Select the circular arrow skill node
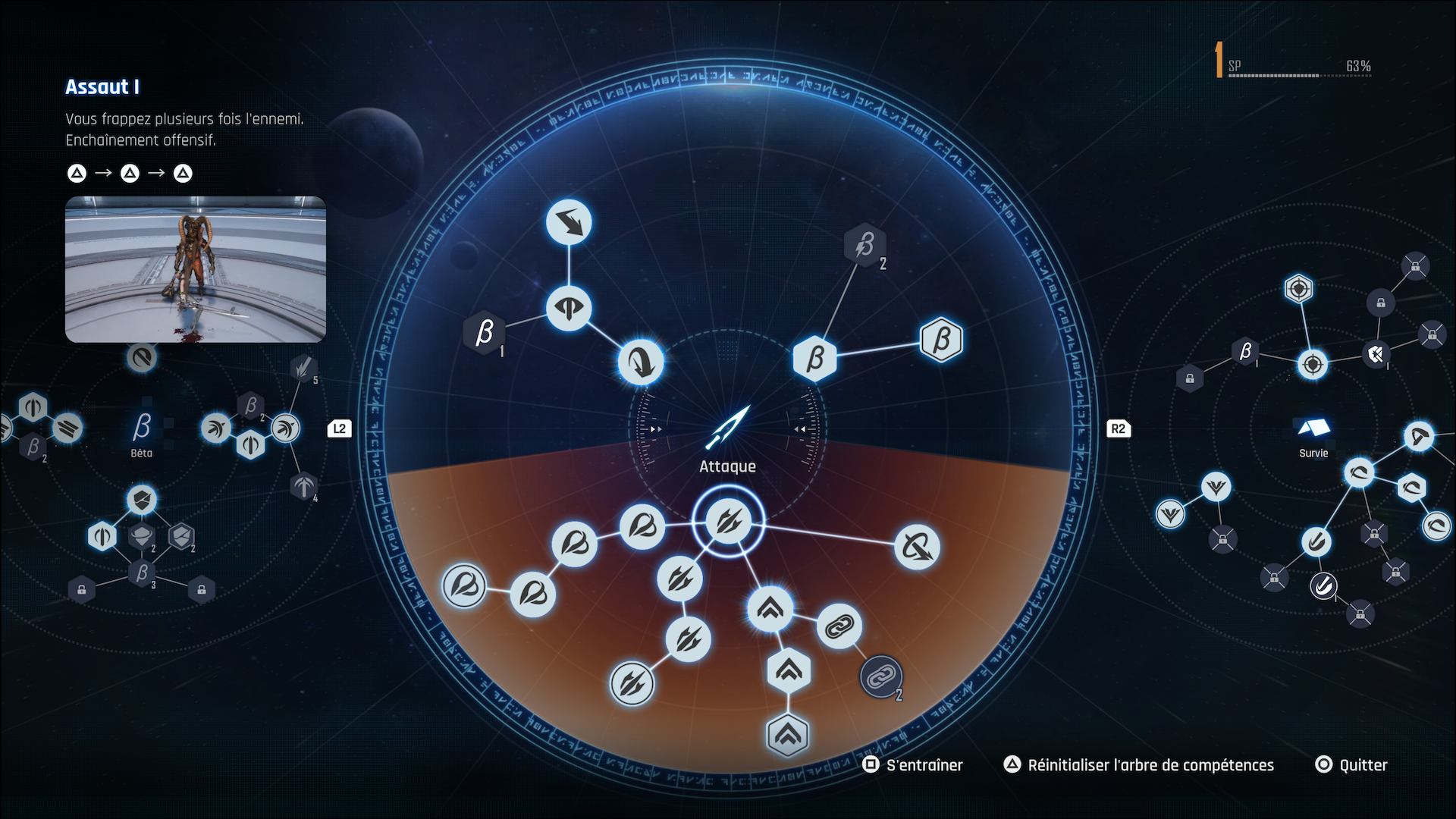 pos(917,547)
